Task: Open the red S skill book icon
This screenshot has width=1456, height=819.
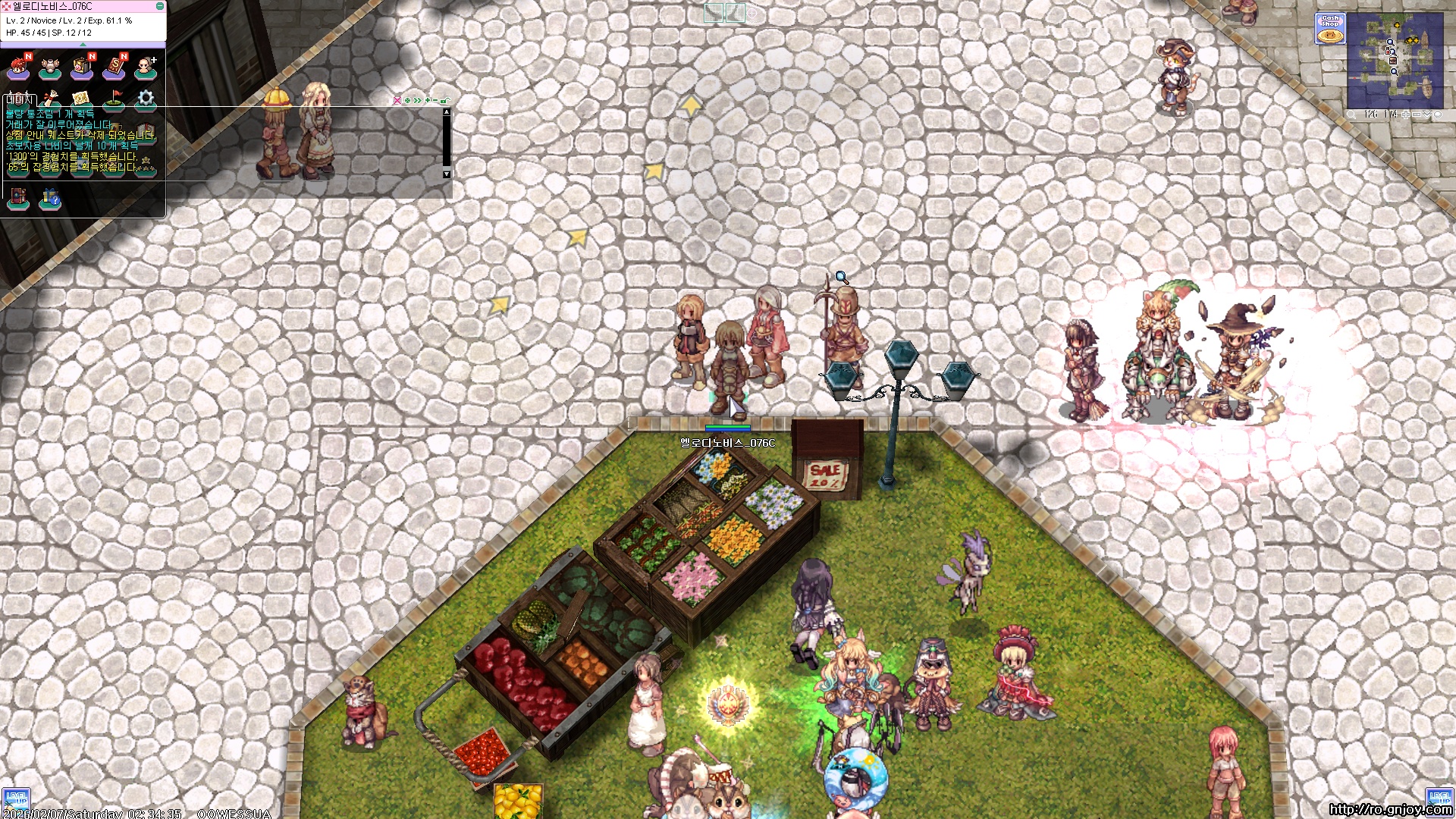Action: coord(114,68)
